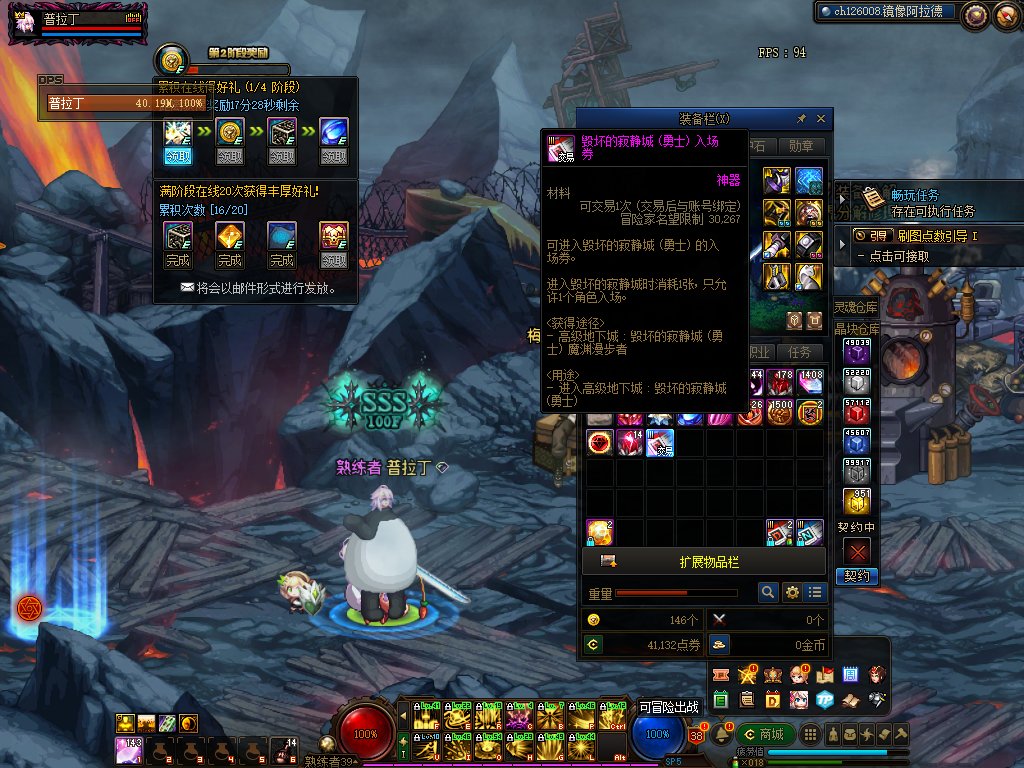Click the bell notification icon beside 商城
The height and width of the screenshot is (768, 1024).
tap(722, 735)
